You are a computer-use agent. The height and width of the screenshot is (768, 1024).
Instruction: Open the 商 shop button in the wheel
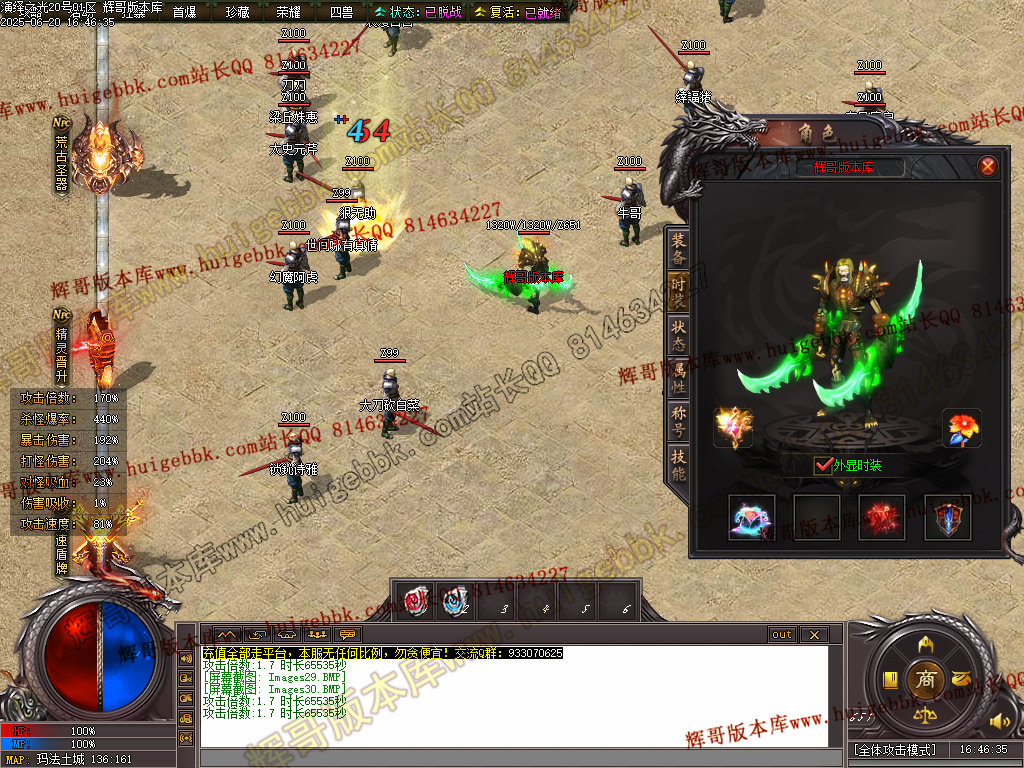[x=925, y=680]
